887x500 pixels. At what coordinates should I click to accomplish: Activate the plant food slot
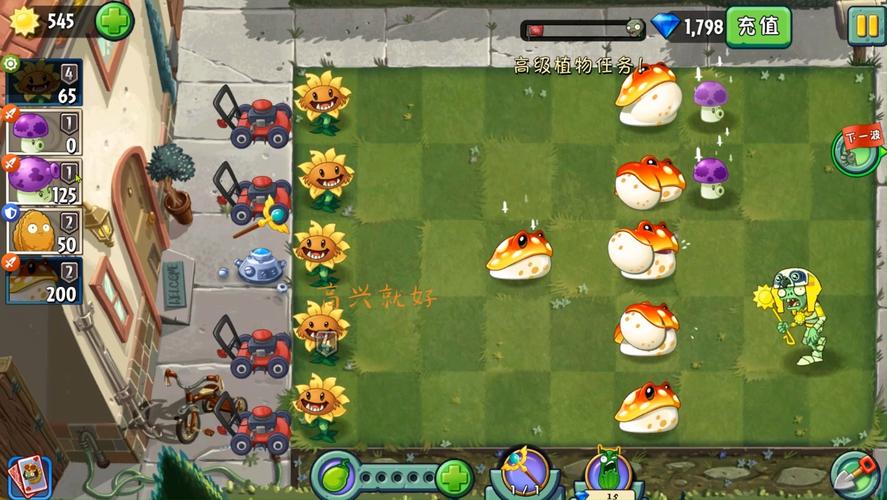coord(337,474)
